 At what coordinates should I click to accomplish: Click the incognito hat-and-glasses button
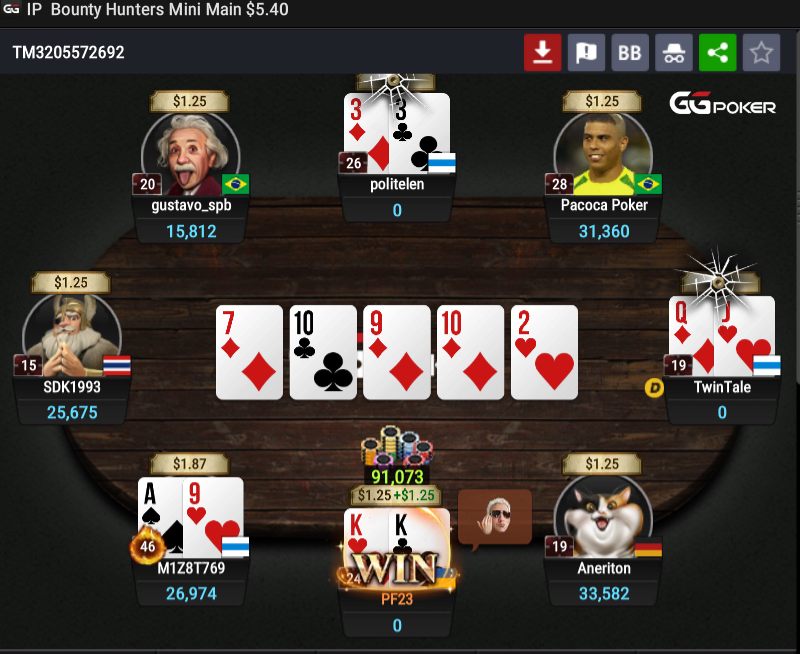point(674,52)
